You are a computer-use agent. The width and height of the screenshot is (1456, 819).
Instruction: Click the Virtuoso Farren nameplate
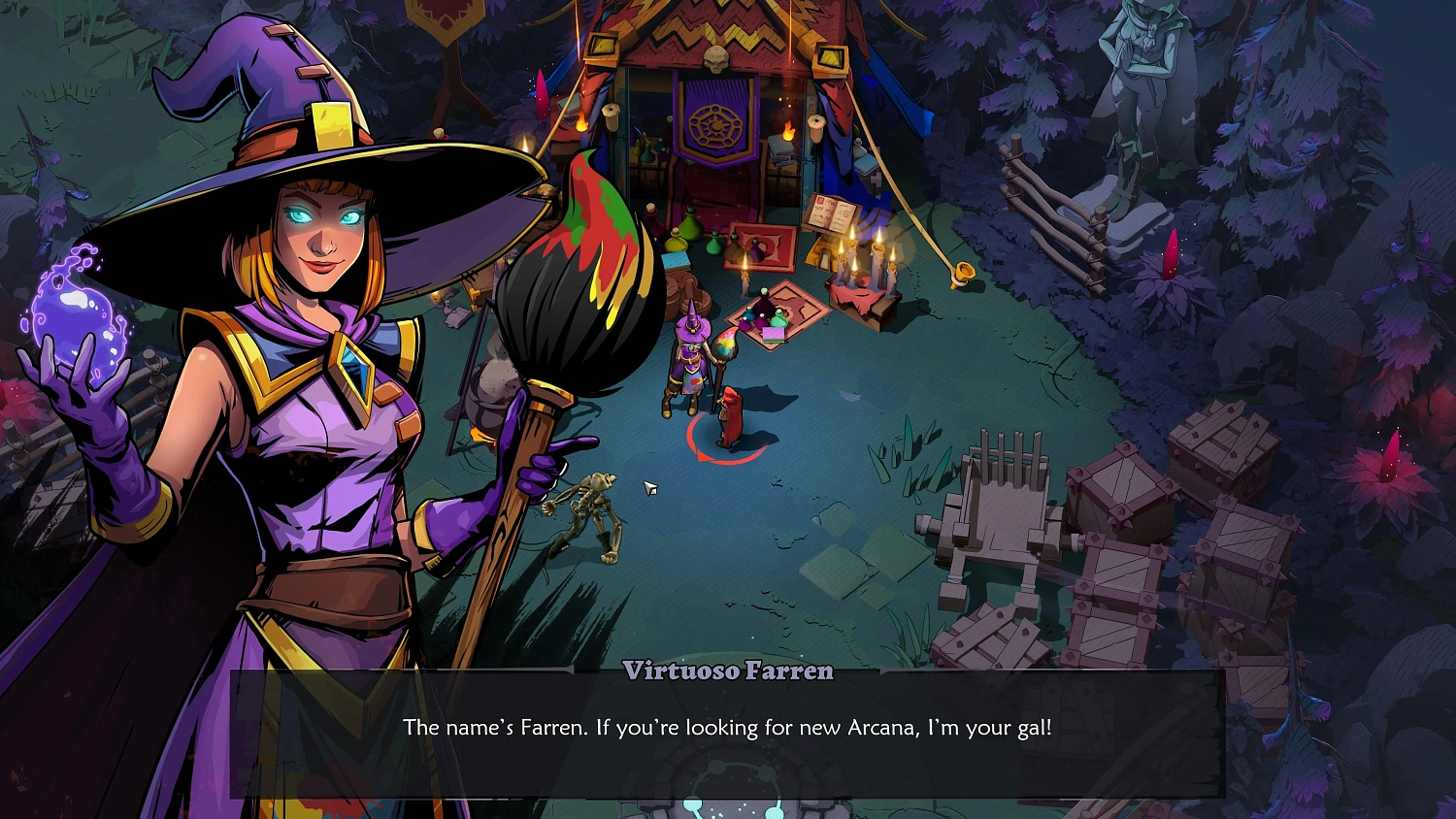(726, 672)
